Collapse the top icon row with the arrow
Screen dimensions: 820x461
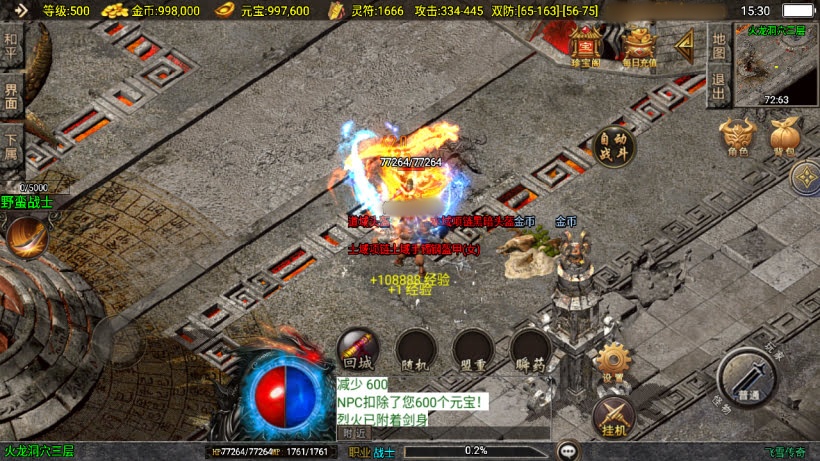coord(685,45)
